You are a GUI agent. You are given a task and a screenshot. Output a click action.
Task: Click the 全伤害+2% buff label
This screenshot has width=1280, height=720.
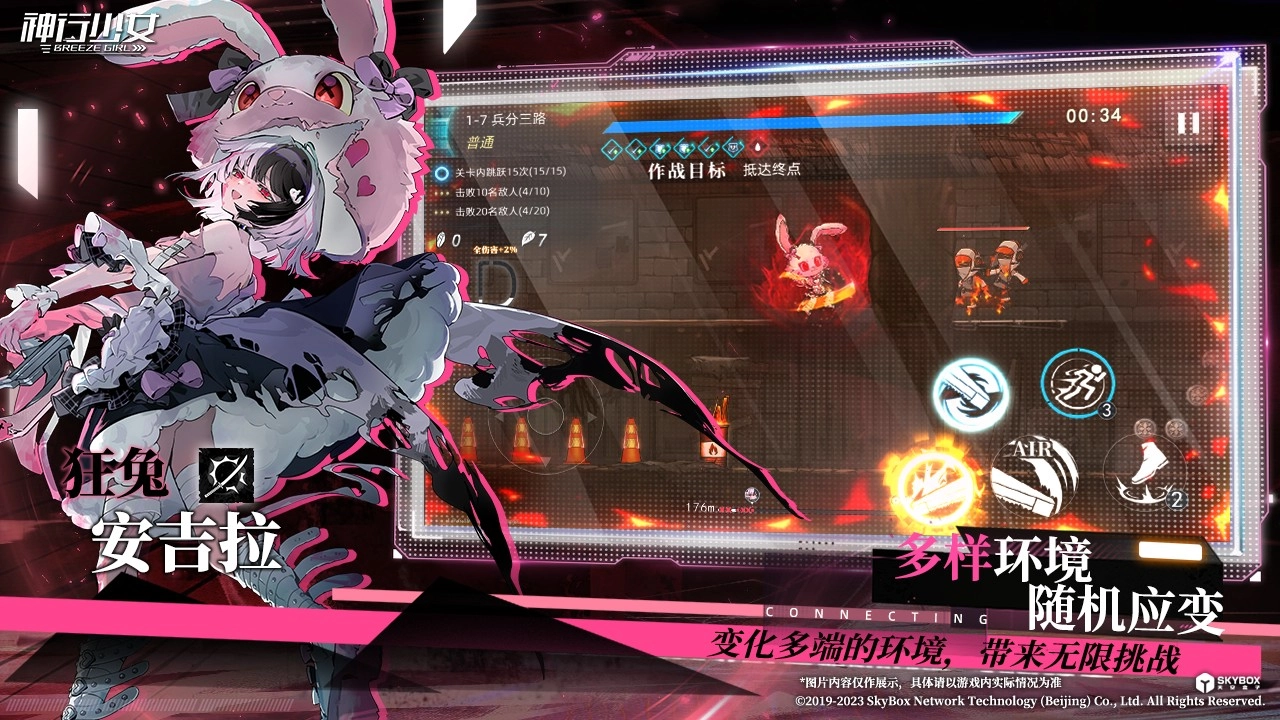pyautogui.click(x=495, y=250)
